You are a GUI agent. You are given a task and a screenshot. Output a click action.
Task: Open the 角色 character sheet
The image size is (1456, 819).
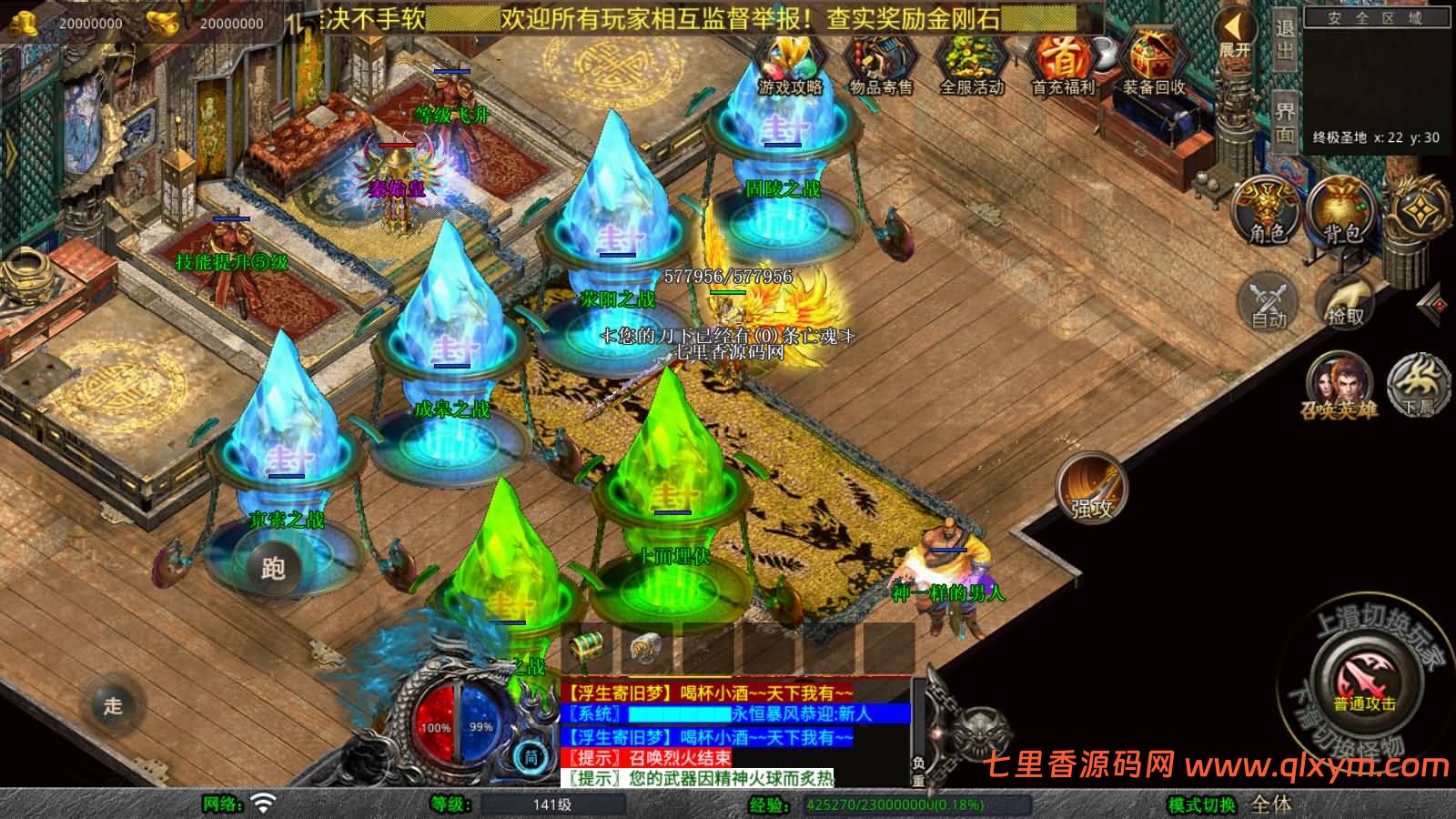tap(1266, 211)
